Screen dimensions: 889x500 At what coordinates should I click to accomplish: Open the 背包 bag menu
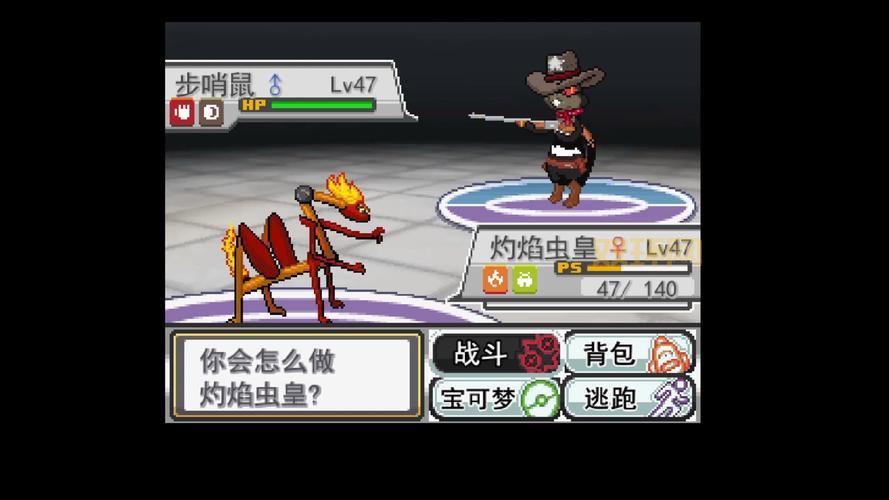pyautogui.click(x=628, y=353)
